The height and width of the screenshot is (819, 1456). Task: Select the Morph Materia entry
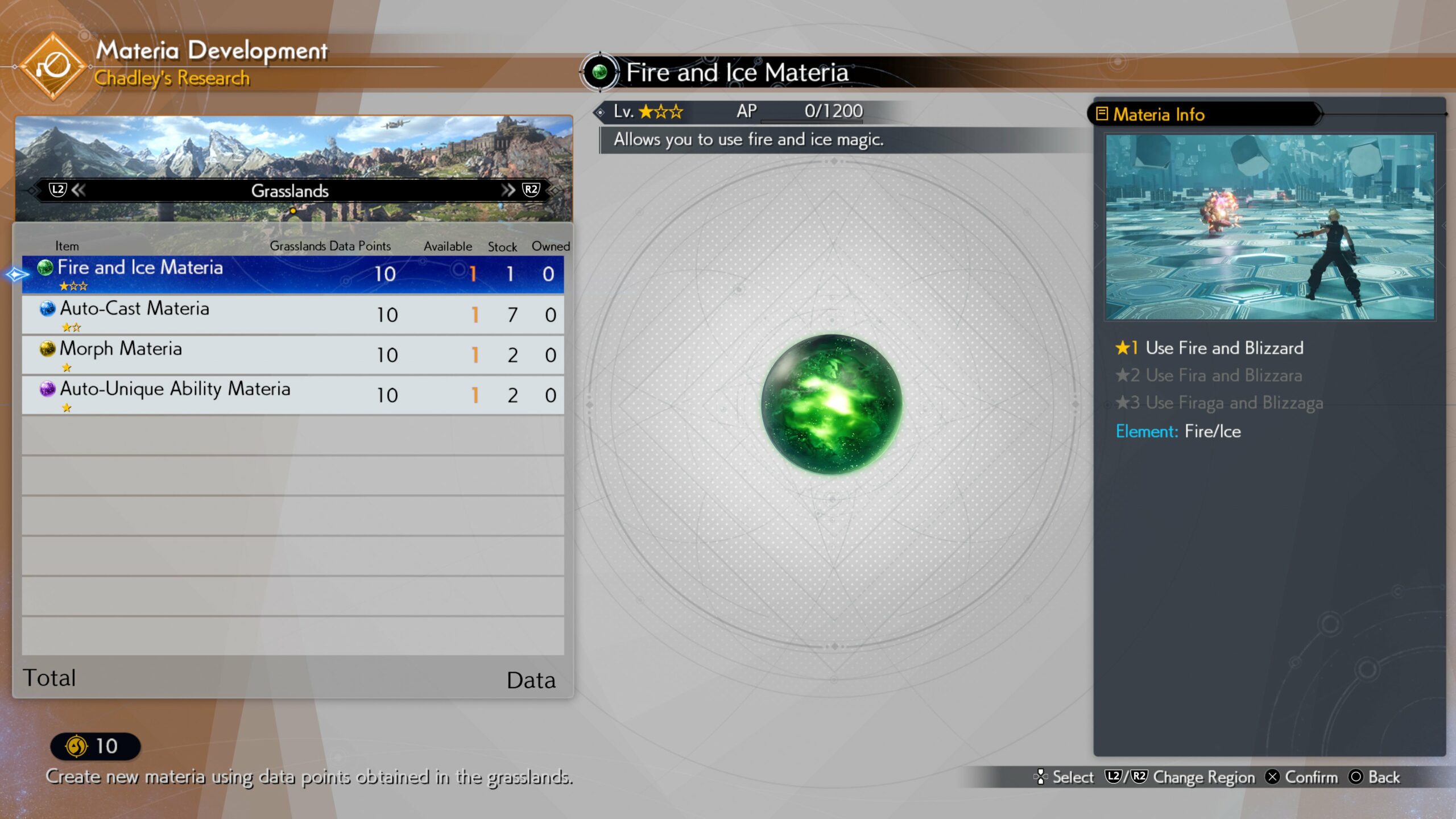pos(293,355)
